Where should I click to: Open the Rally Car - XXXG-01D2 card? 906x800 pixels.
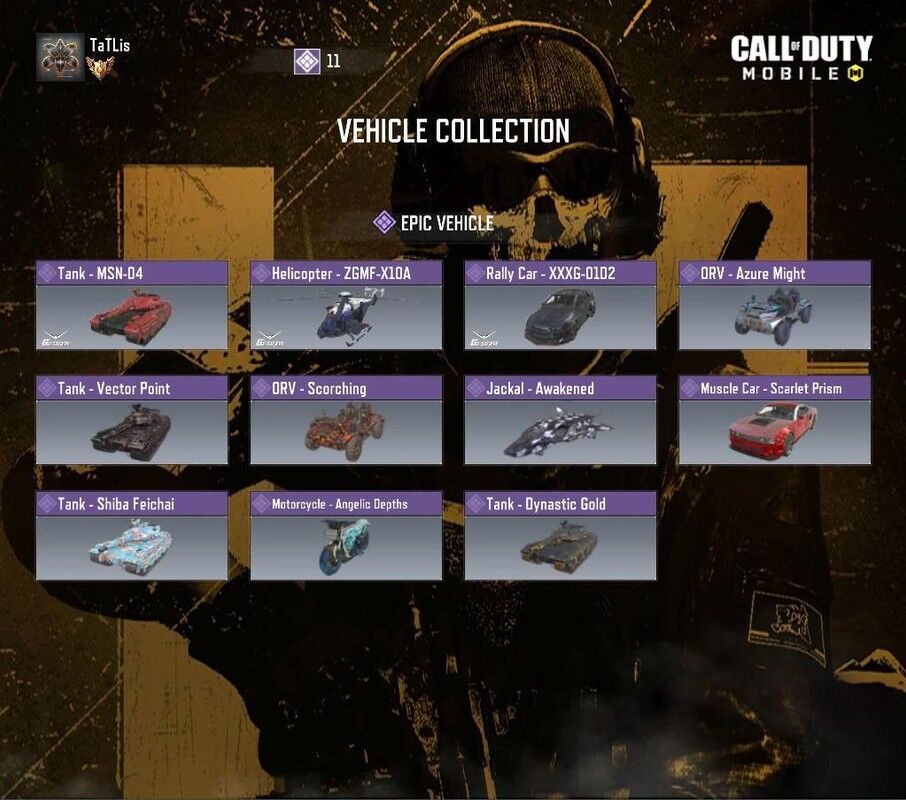(560, 306)
